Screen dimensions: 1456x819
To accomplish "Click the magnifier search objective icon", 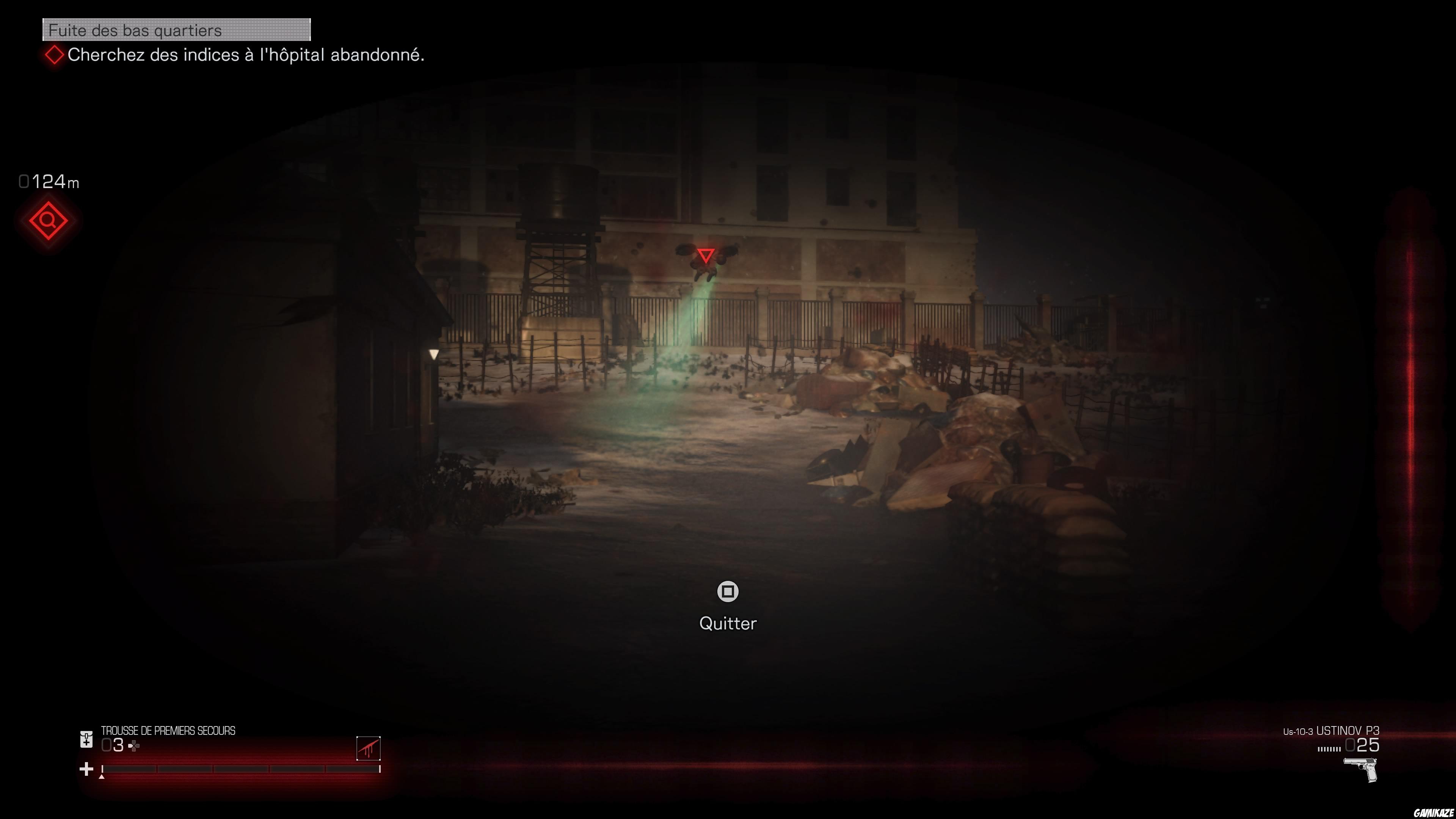I will coord(48,221).
